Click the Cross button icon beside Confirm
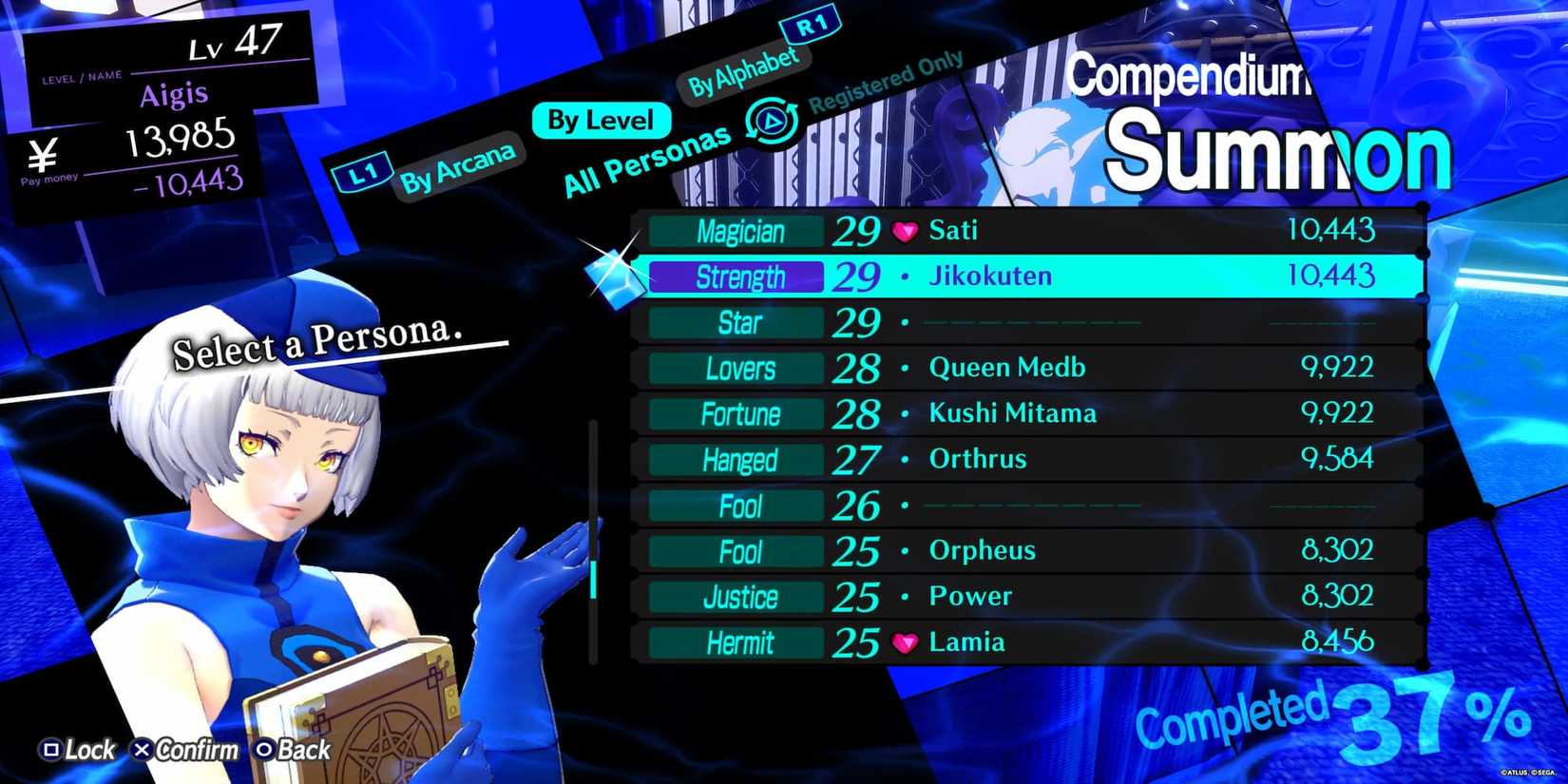This screenshot has width=1568, height=784. pyautogui.click(x=143, y=751)
